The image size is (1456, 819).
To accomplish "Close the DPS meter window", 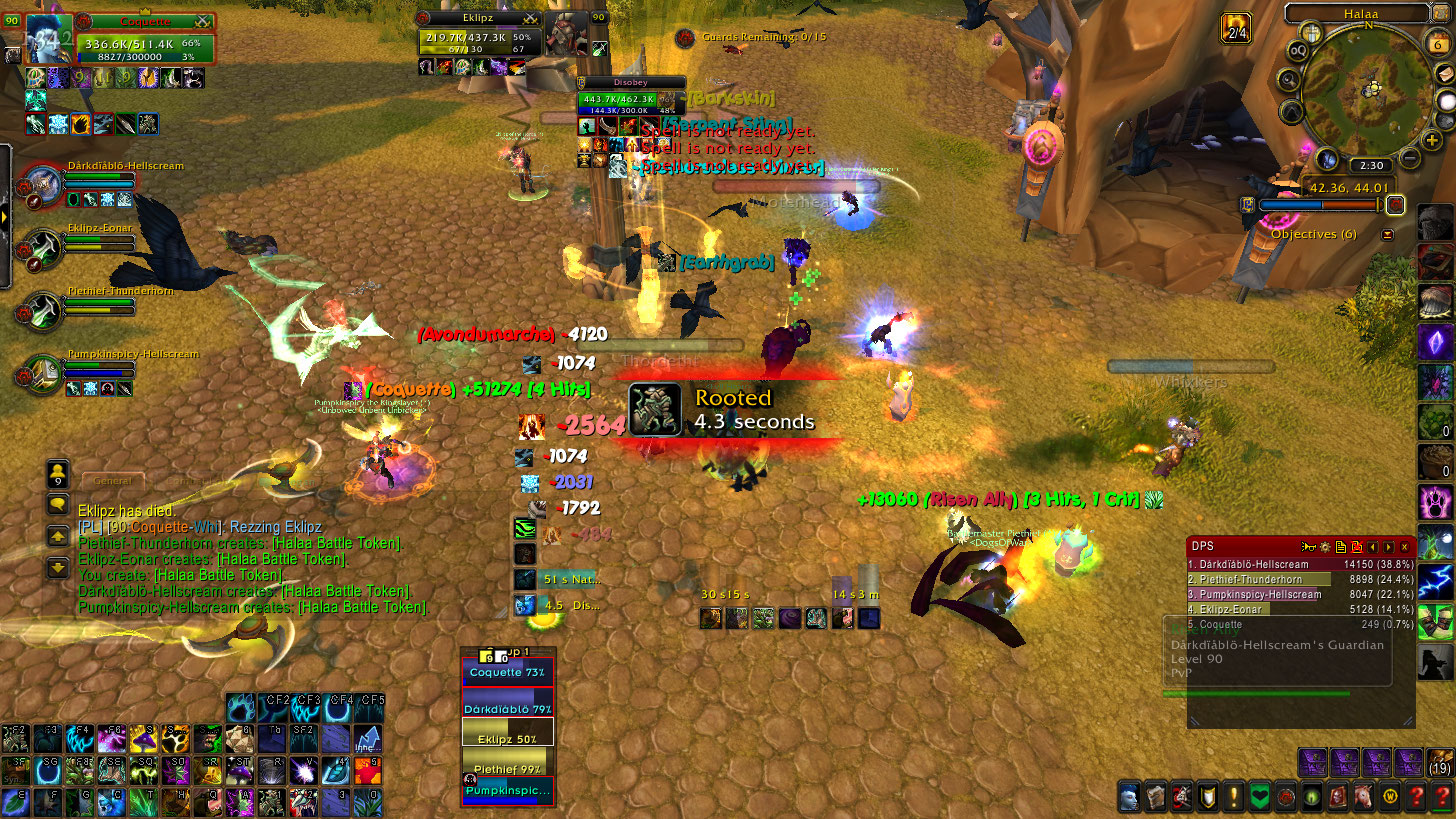I will (1404, 547).
